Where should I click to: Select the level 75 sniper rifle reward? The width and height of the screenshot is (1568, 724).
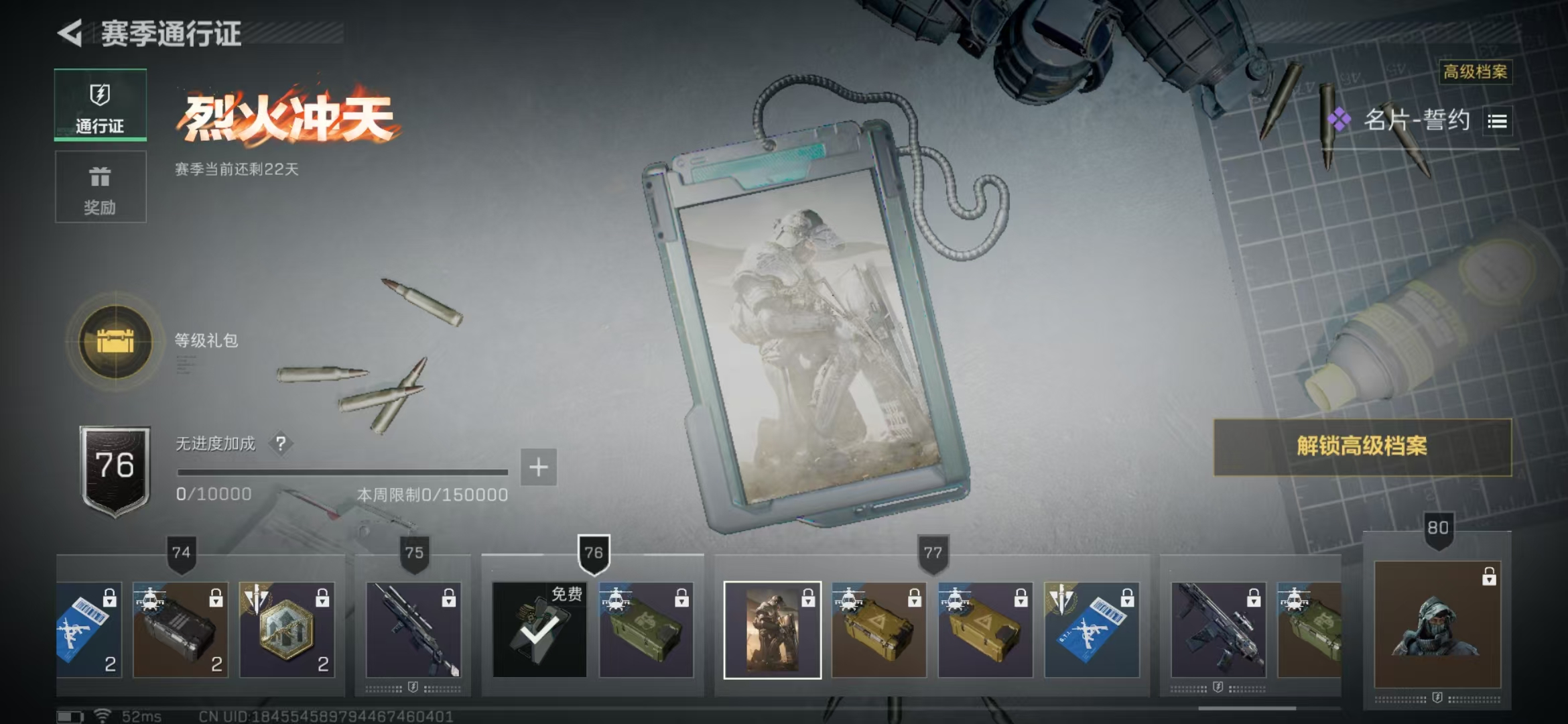[413, 629]
